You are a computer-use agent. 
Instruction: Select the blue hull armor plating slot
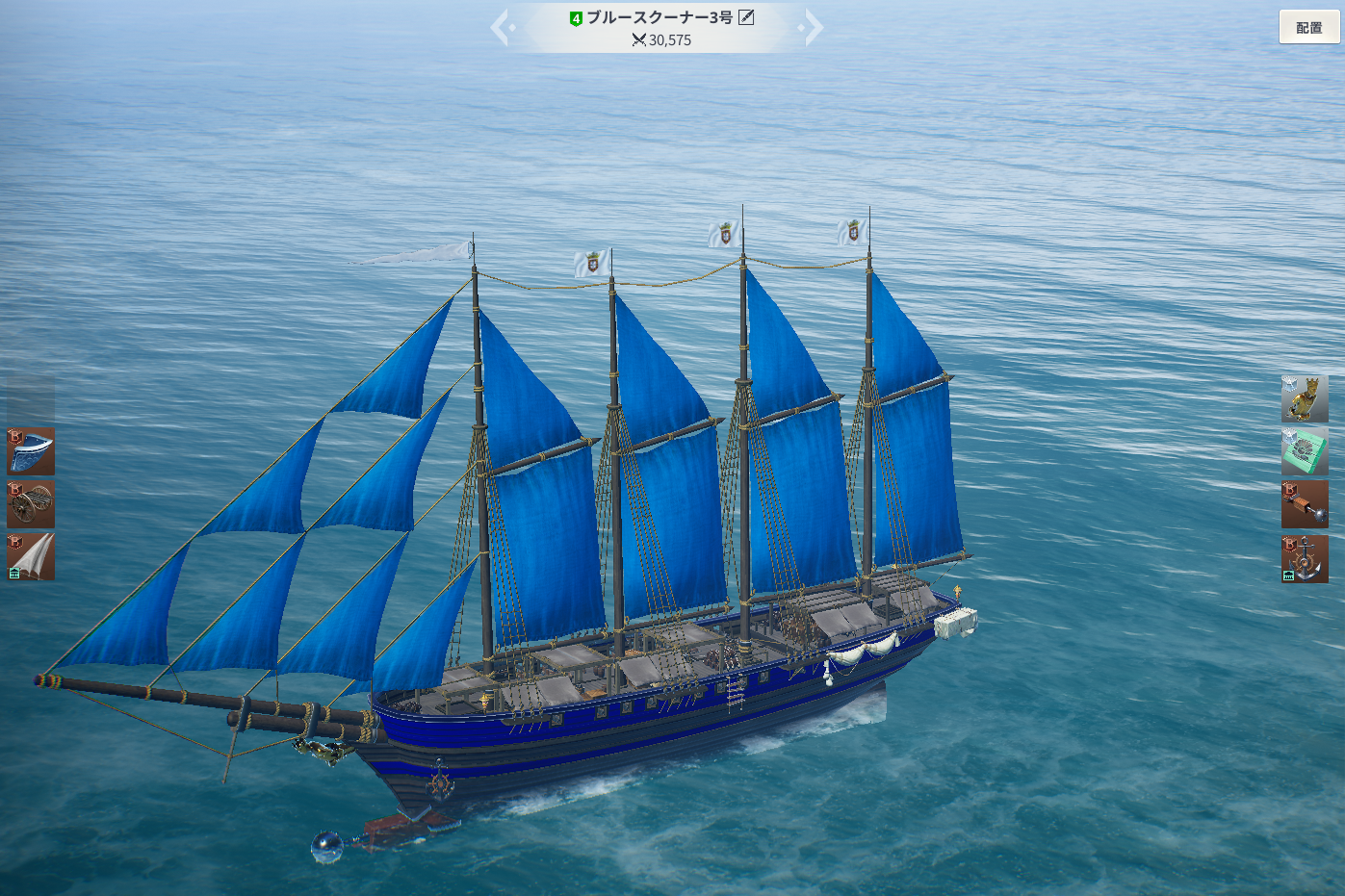click(31, 451)
